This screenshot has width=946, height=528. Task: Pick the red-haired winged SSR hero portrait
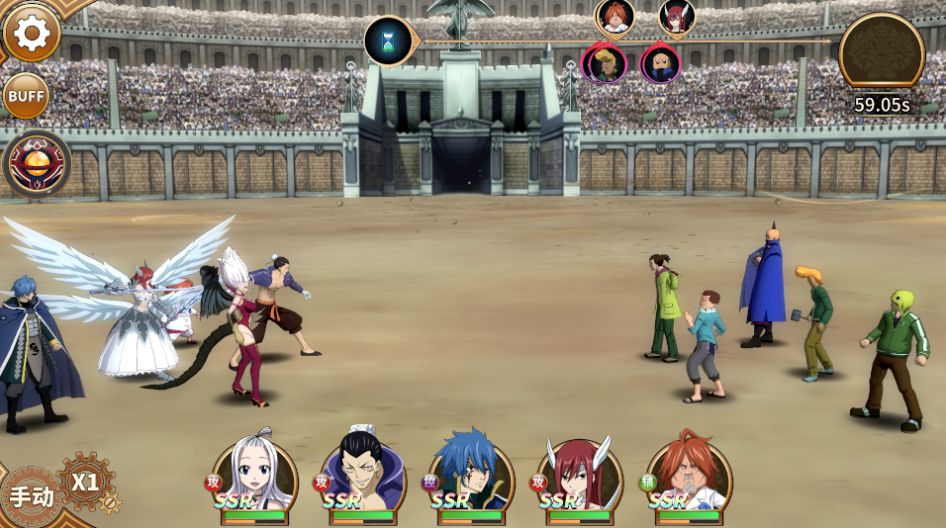[x=579, y=476]
